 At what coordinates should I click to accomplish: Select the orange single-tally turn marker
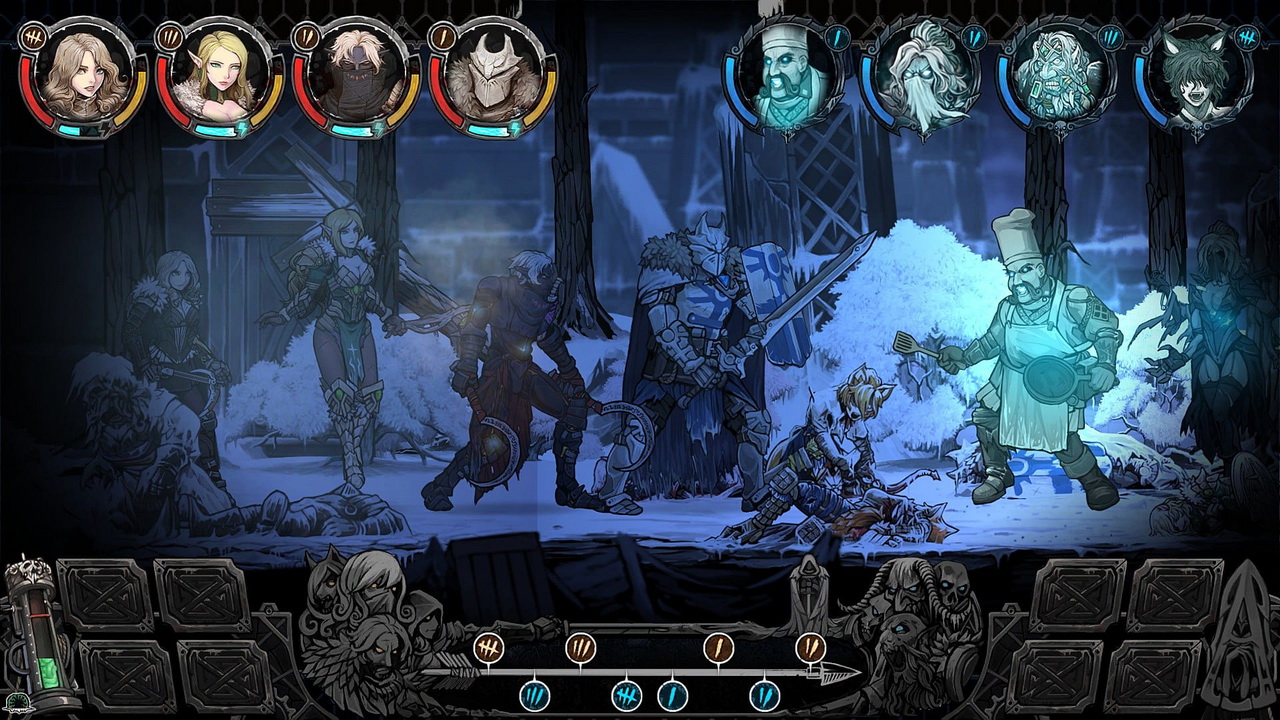(718, 648)
